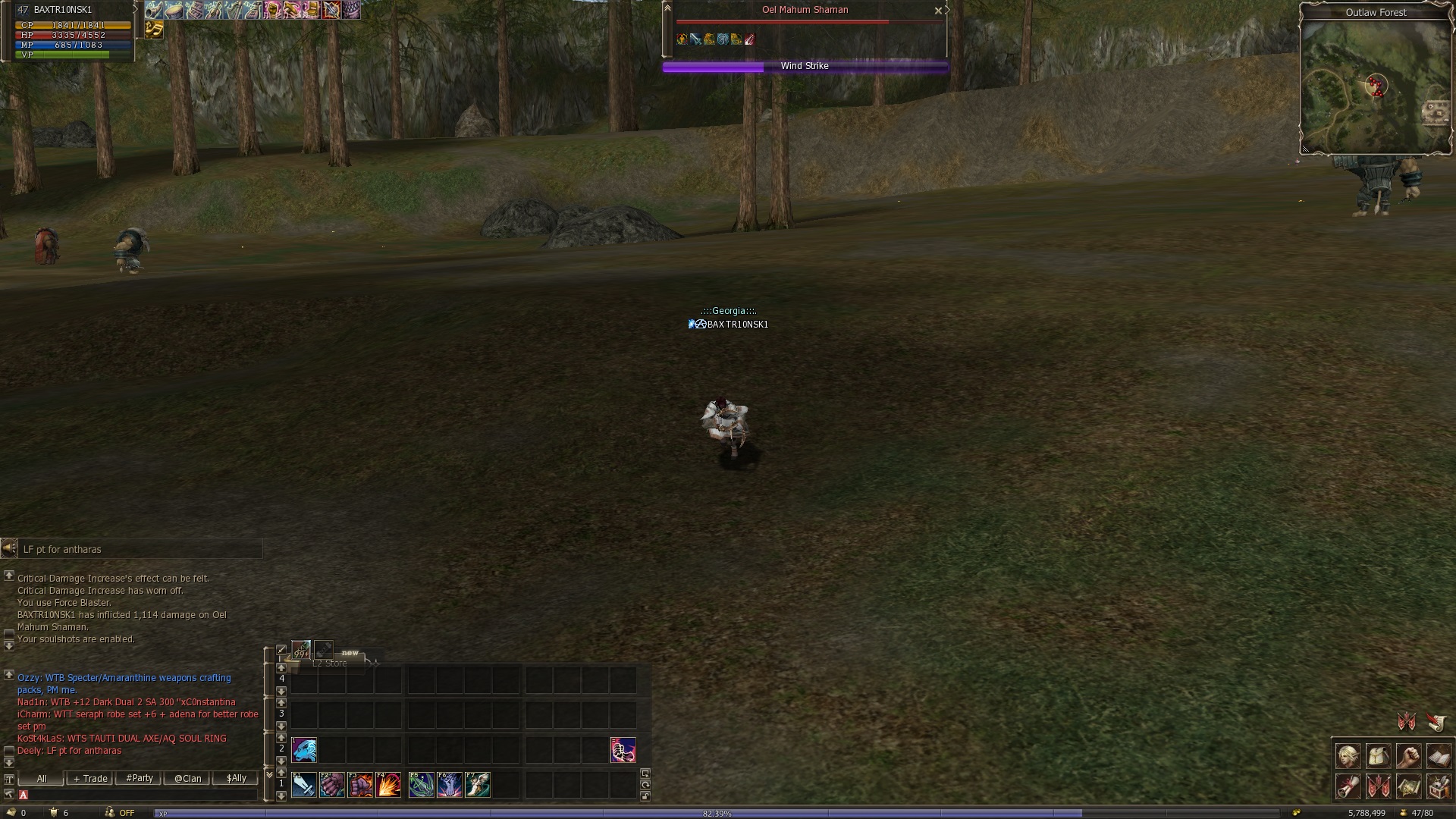The height and width of the screenshot is (819, 1456).
Task: Activate the blue lion skill on bar 2
Action: (x=304, y=750)
